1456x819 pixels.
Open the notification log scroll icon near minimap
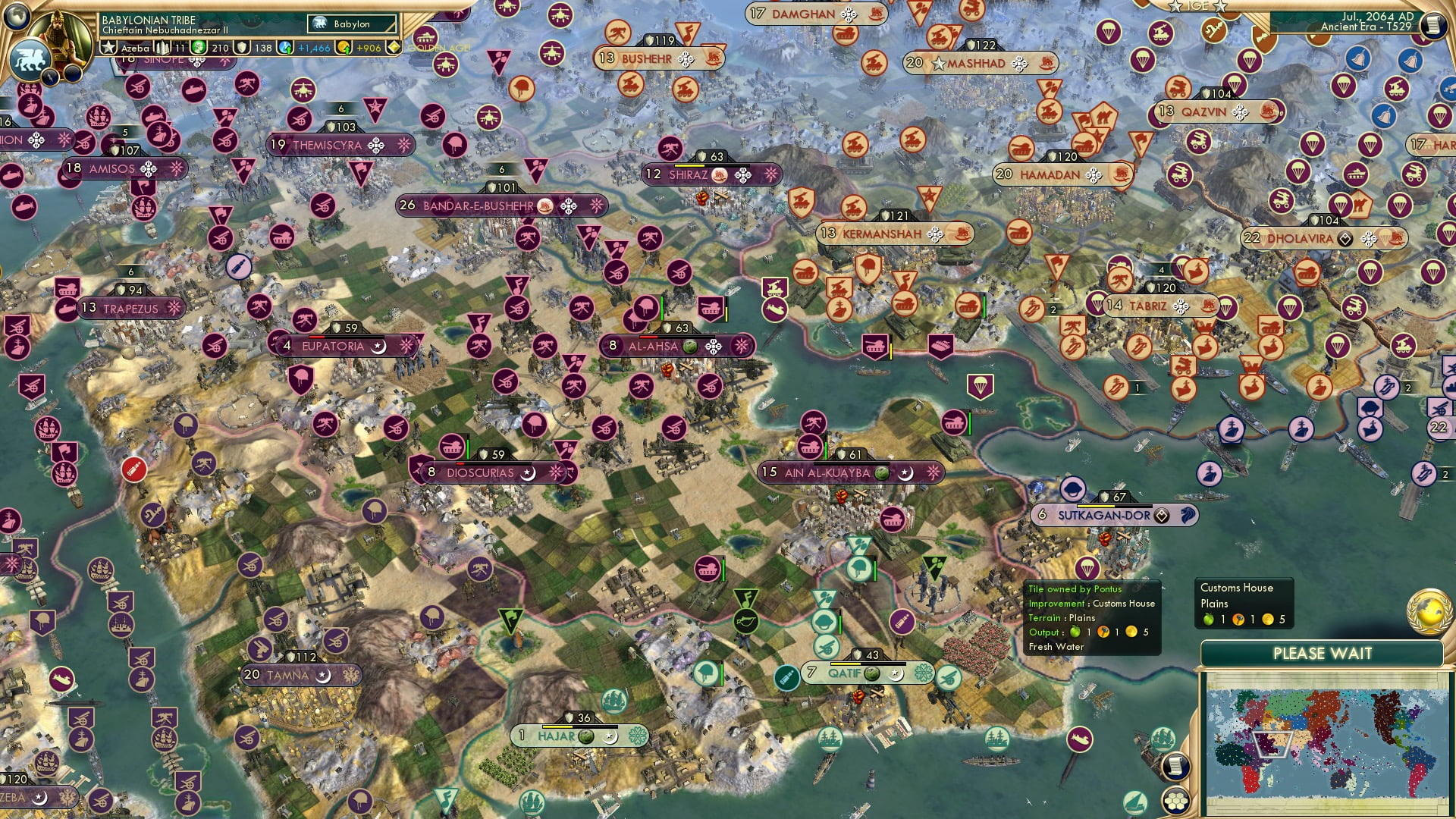(1175, 768)
